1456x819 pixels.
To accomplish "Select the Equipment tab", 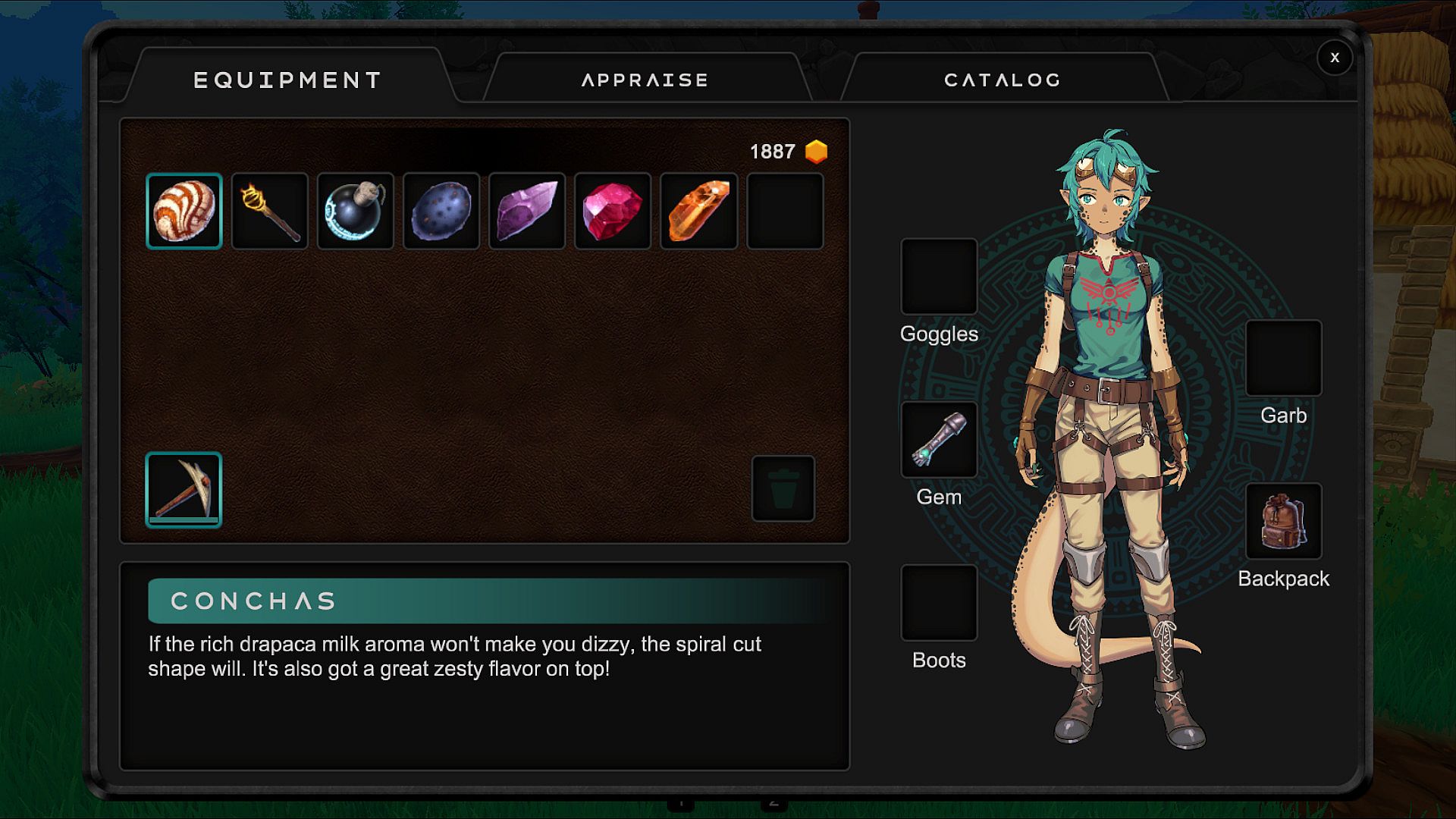I will 287,80.
